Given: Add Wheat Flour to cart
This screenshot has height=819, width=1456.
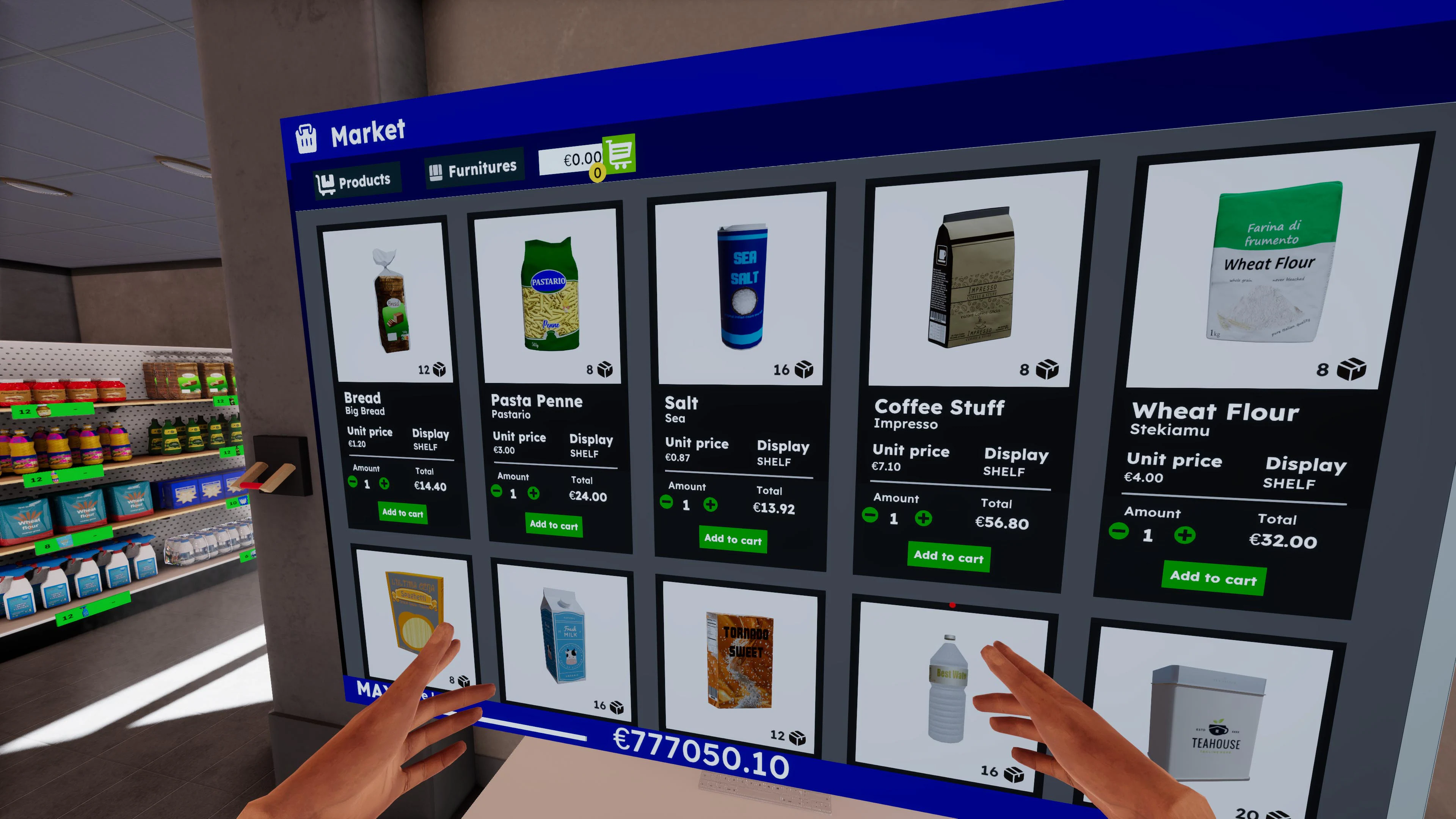Looking at the screenshot, I should click(x=1213, y=577).
